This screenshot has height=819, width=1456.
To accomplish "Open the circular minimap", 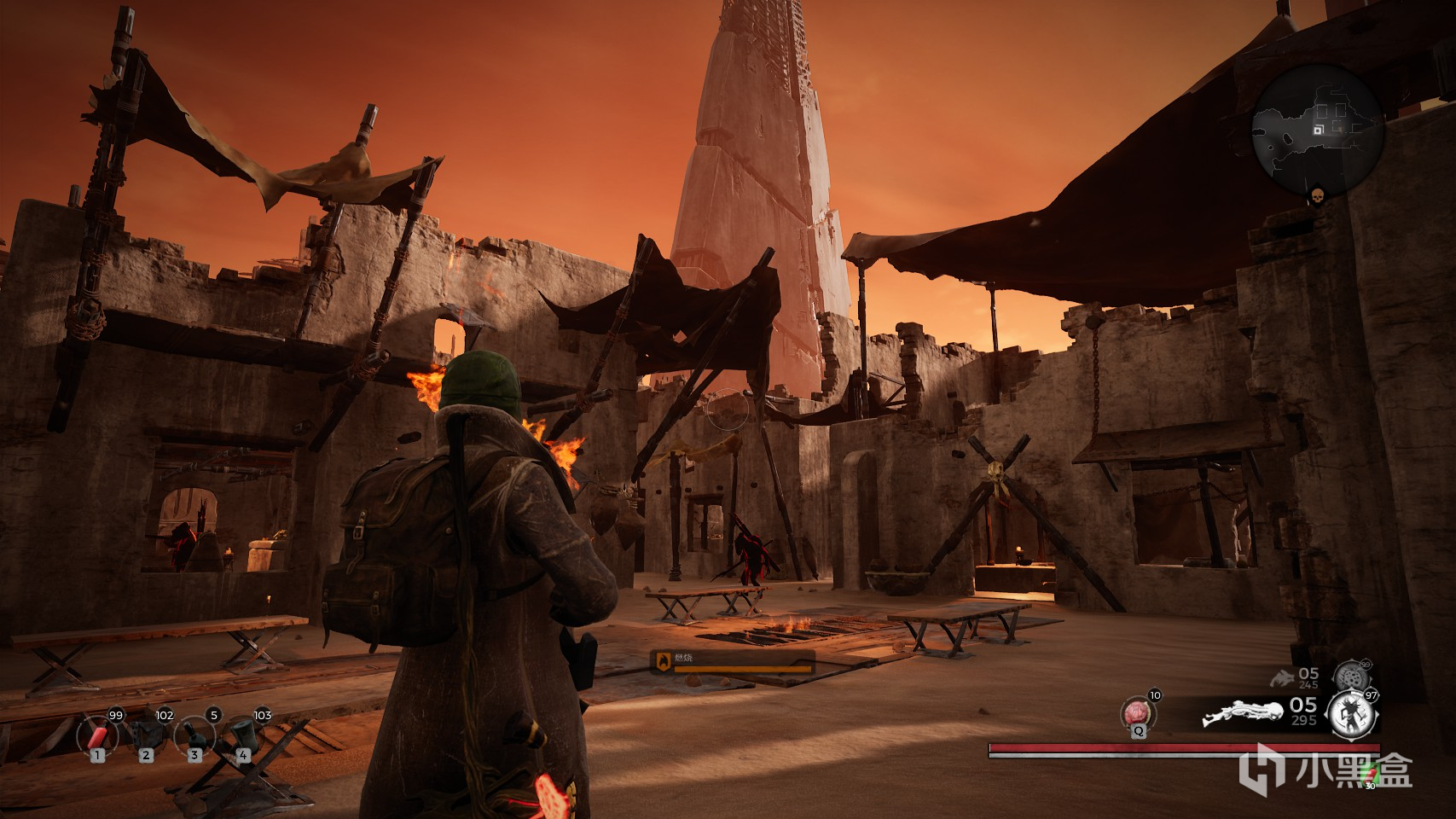I will (x=1317, y=128).
